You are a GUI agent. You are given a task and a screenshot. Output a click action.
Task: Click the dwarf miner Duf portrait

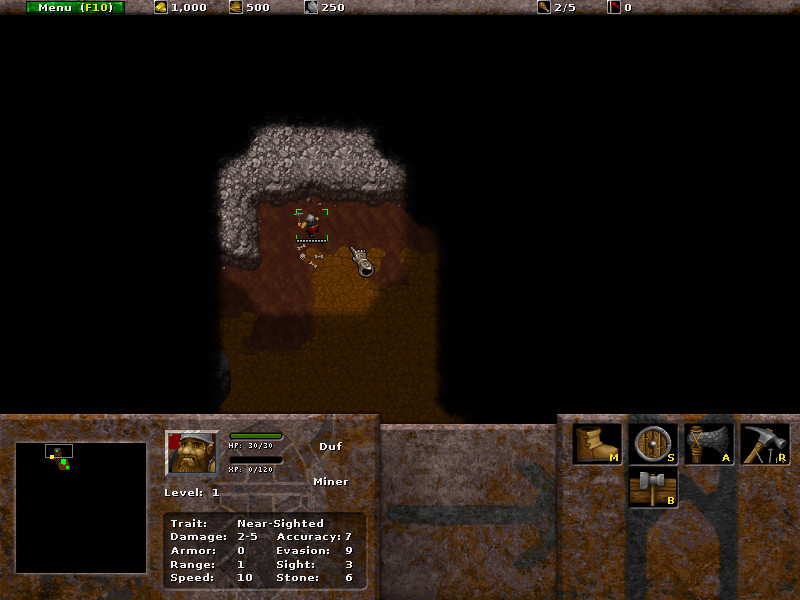point(192,453)
